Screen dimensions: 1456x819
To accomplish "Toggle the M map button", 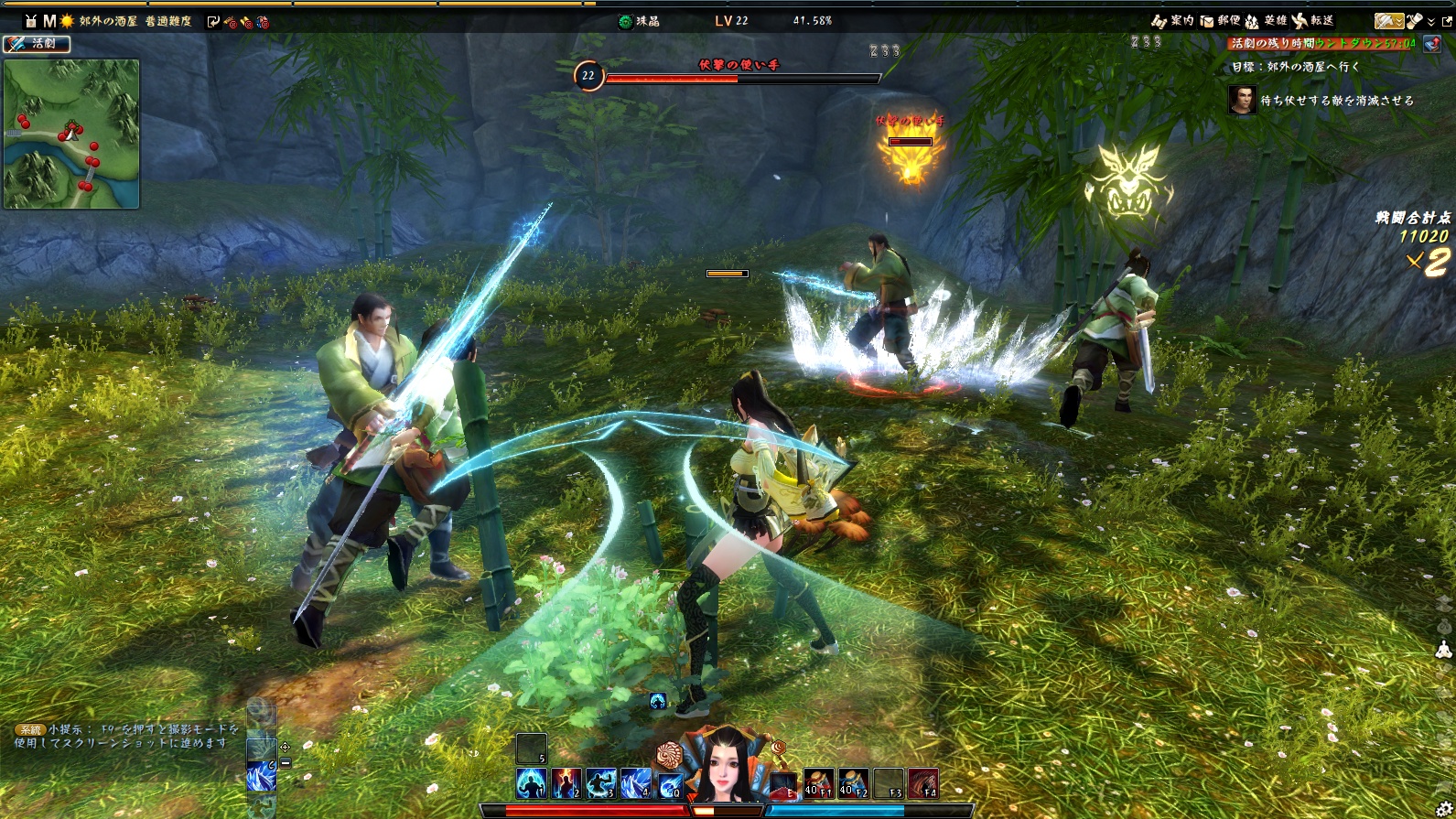I will tap(49, 20).
